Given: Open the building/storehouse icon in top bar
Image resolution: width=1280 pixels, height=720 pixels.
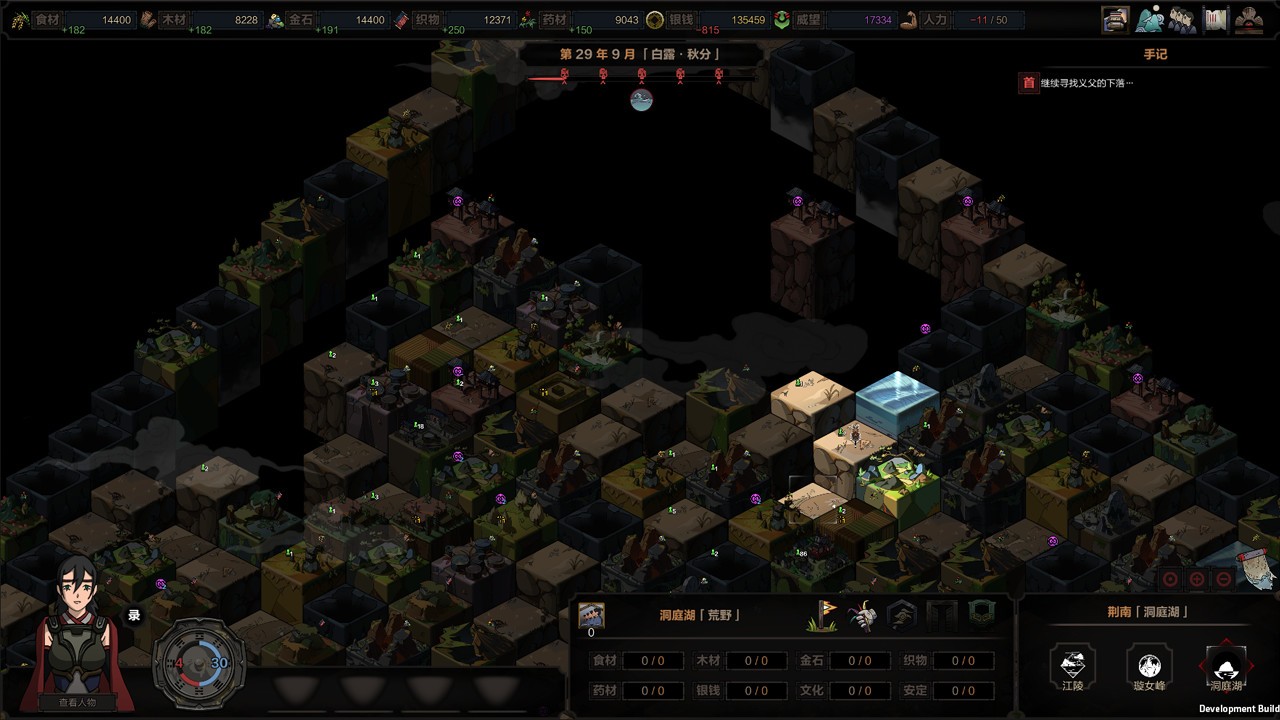Looking at the screenshot, I should click(x=1115, y=19).
